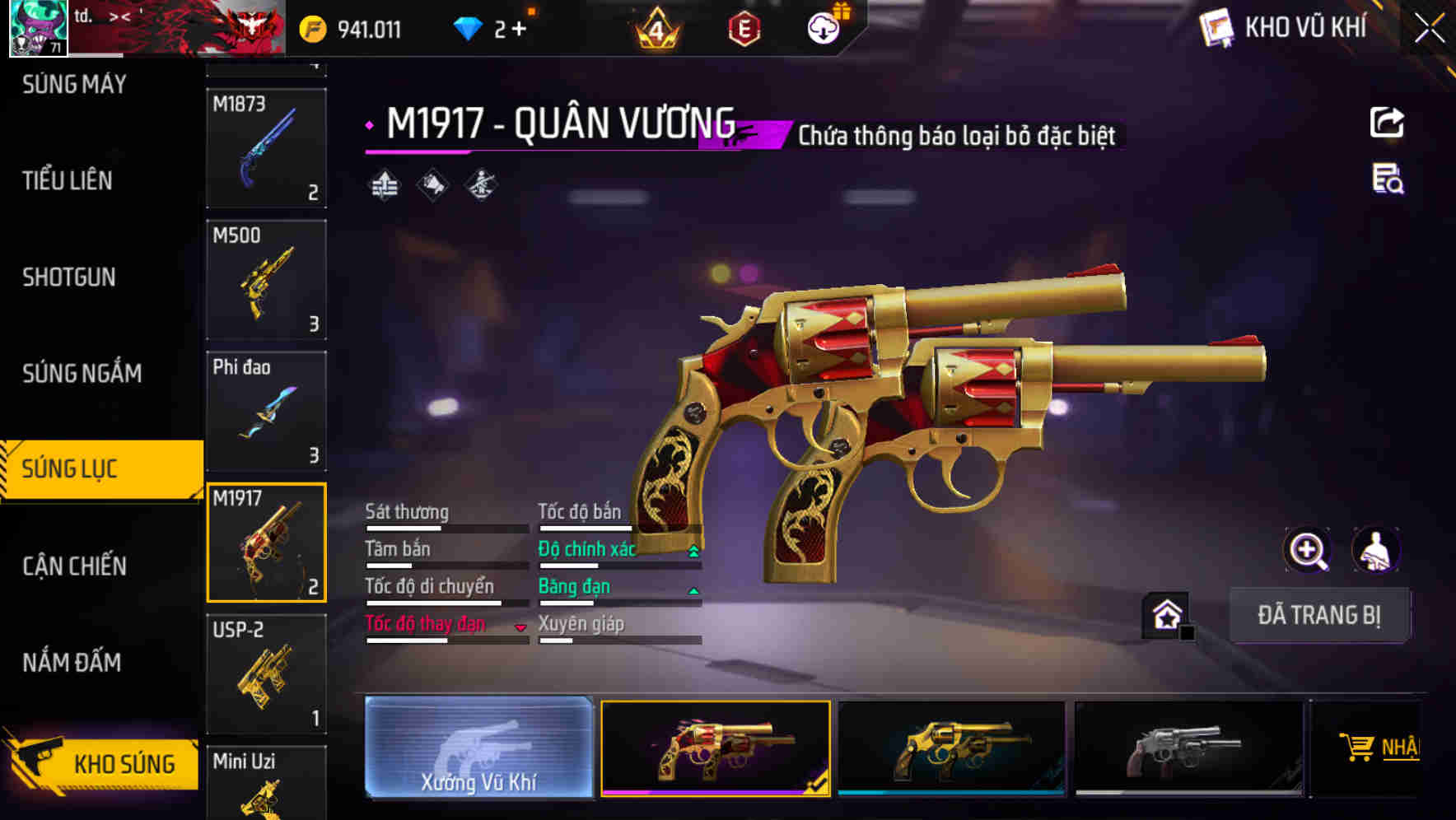Click the Sát thương stat progress bar
This screenshot has width=1456, height=820.
(x=445, y=527)
